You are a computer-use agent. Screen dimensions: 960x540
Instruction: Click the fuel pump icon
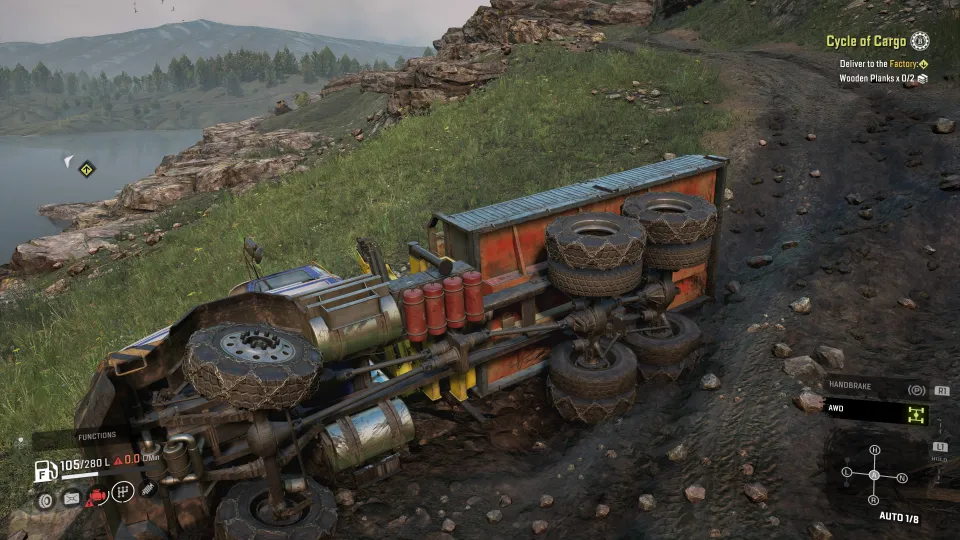(x=46, y=469)
